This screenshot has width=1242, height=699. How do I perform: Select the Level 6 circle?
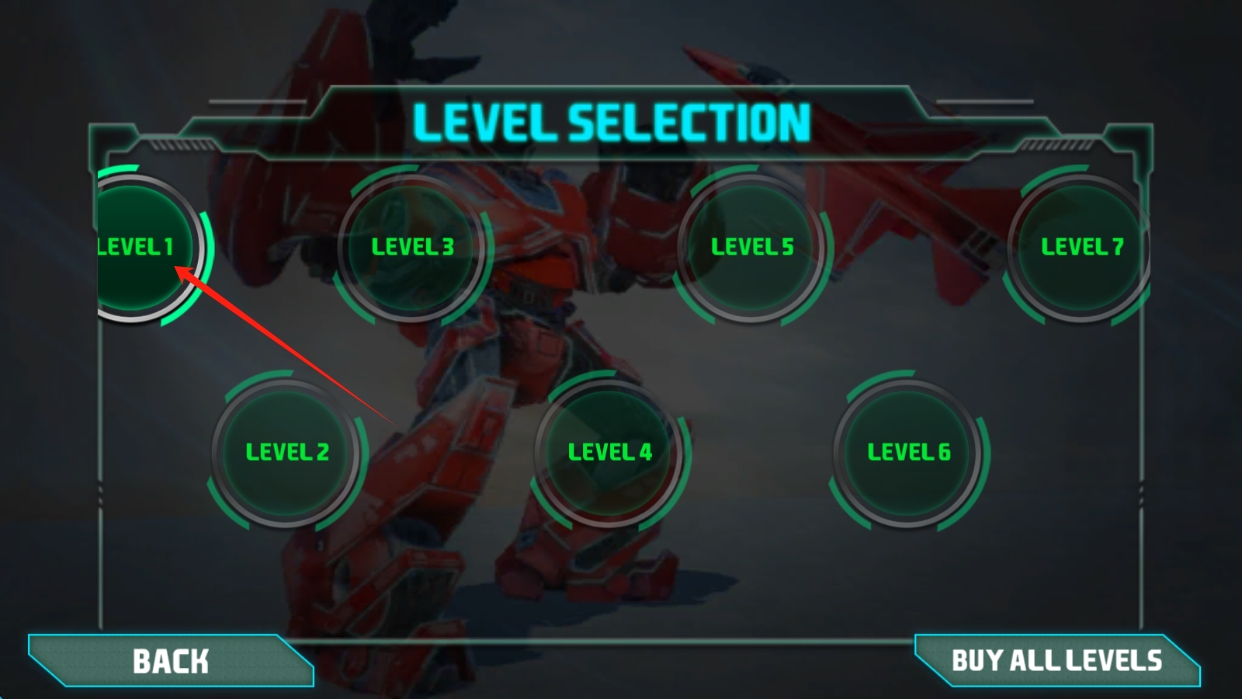pyautogui.click(x=909, y=452)
